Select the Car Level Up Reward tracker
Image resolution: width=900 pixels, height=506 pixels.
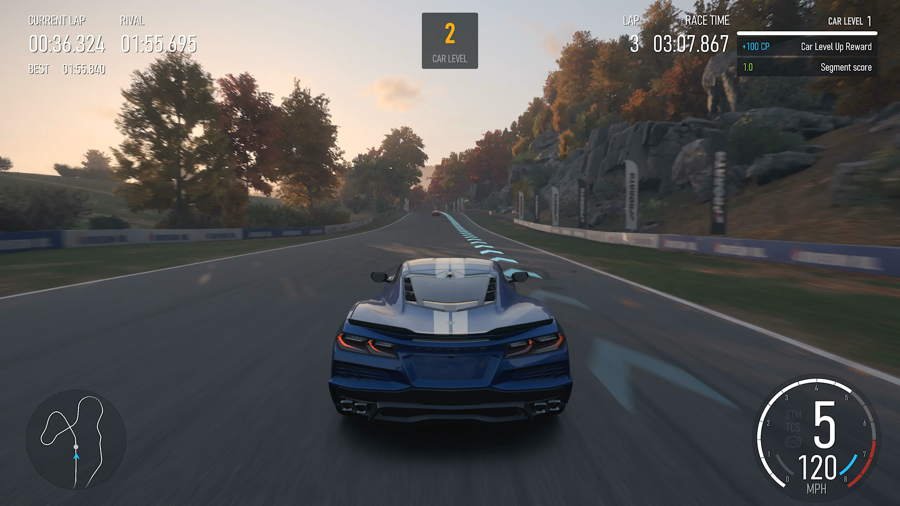807,47
